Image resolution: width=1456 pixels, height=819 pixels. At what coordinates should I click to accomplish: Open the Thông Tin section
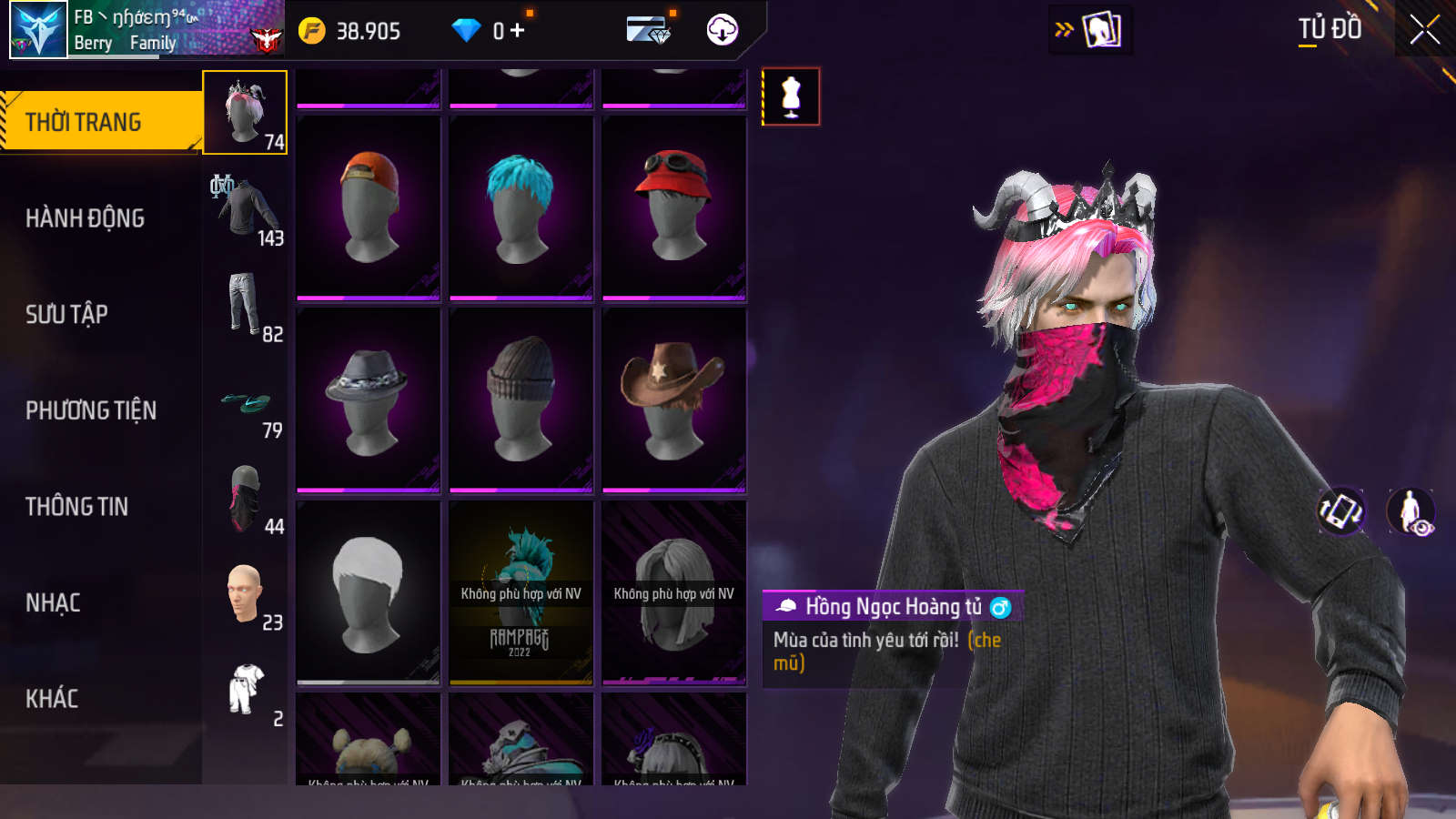(x=77, y=507)
